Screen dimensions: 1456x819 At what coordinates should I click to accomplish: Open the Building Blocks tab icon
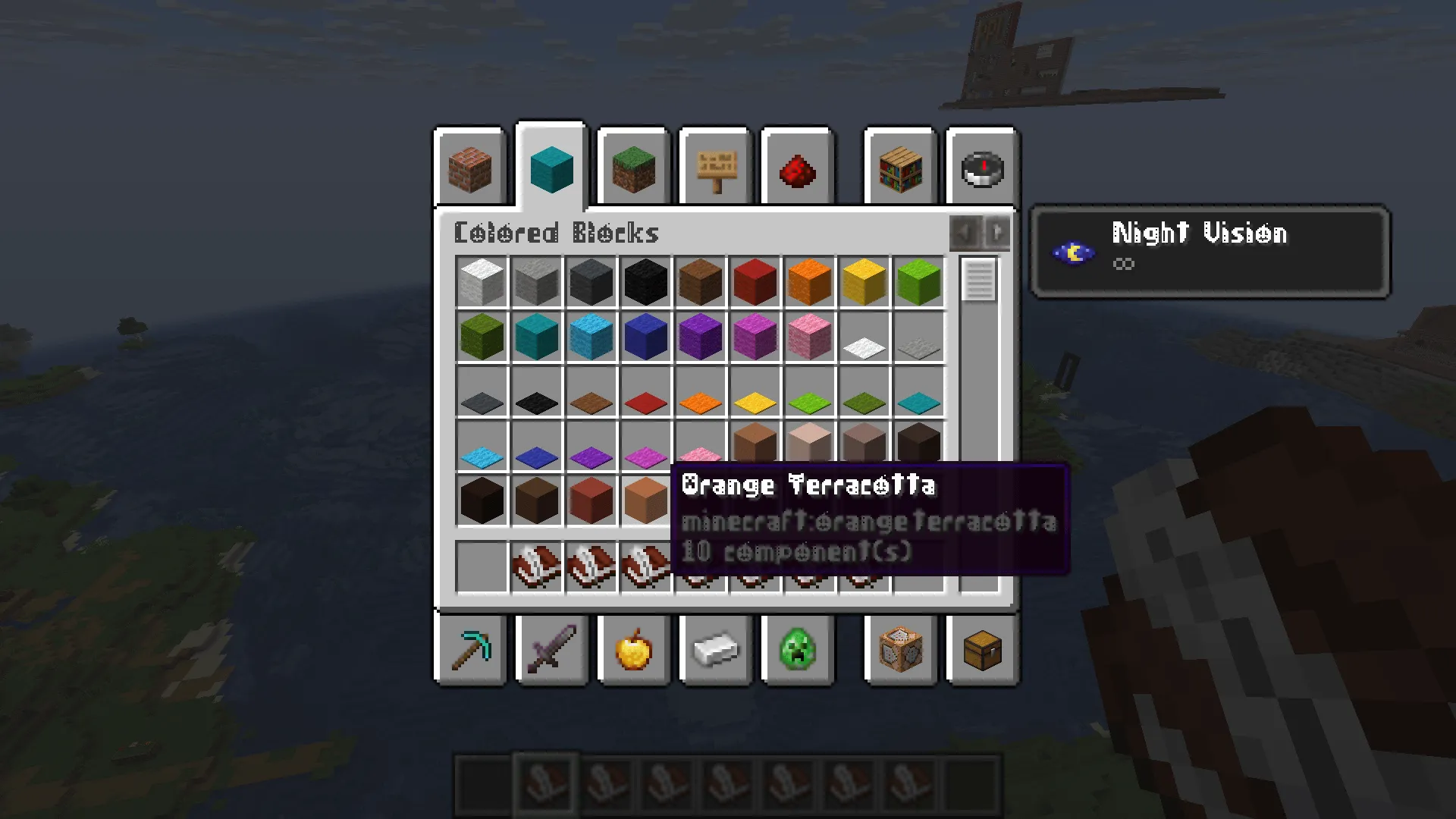(x=469, y=168)
